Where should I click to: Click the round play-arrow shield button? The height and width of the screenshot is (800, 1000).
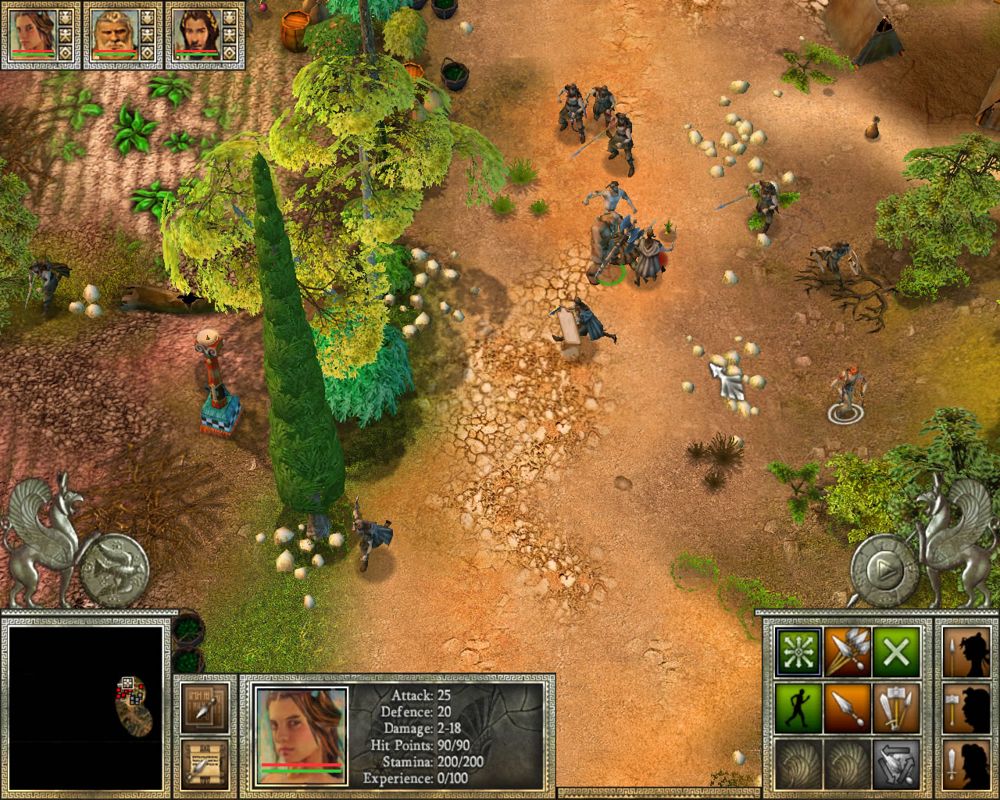[x=883, y=570]
